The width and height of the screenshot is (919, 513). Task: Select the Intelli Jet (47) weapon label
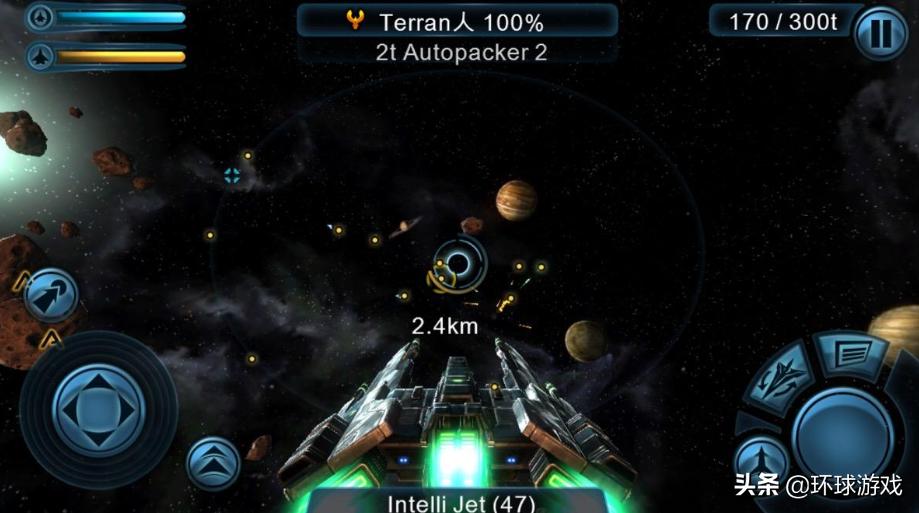tap(459, 502)
